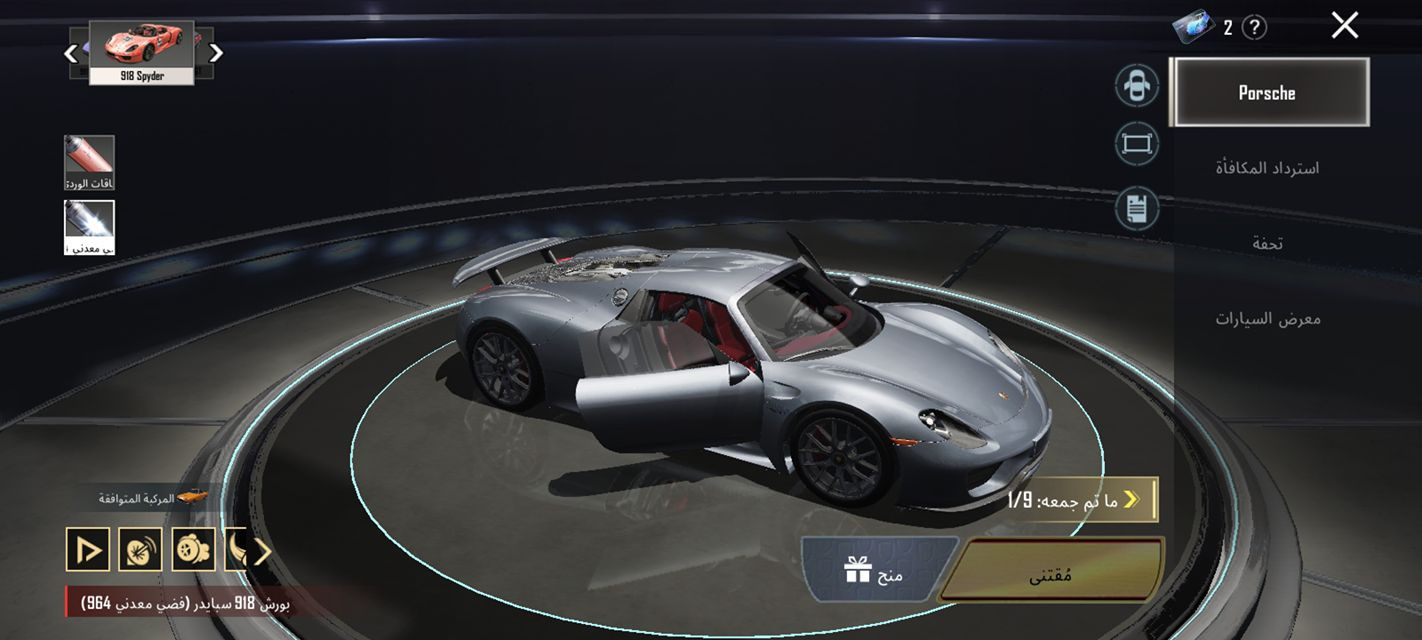Screen dimensions: 1422x640
Task: Go to the next vehicle with right arrow
Action: pyautogui.click(x=216, y=53)
